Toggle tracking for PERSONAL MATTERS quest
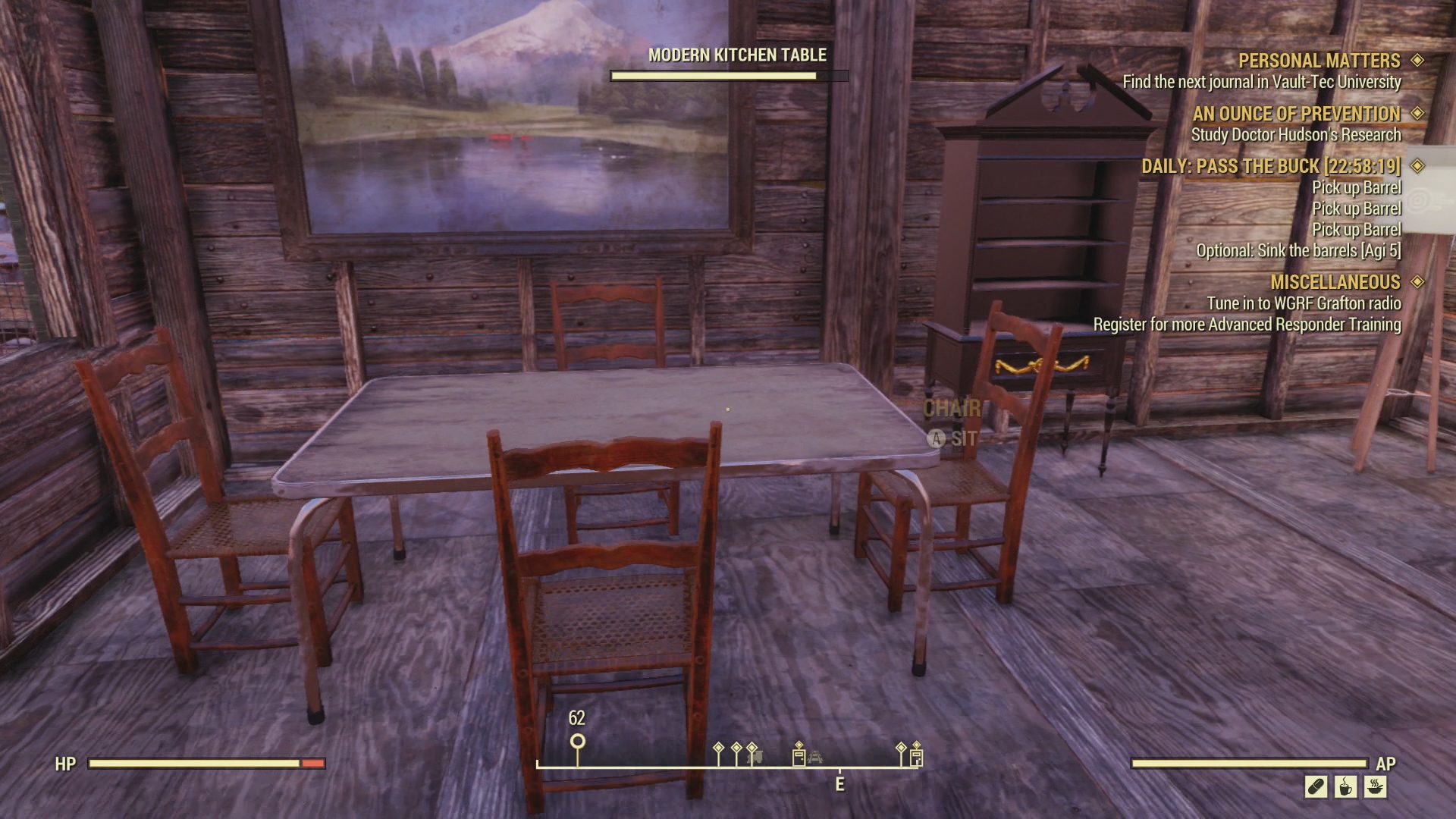This screenshot has width=1456, height=819. 1417,61
